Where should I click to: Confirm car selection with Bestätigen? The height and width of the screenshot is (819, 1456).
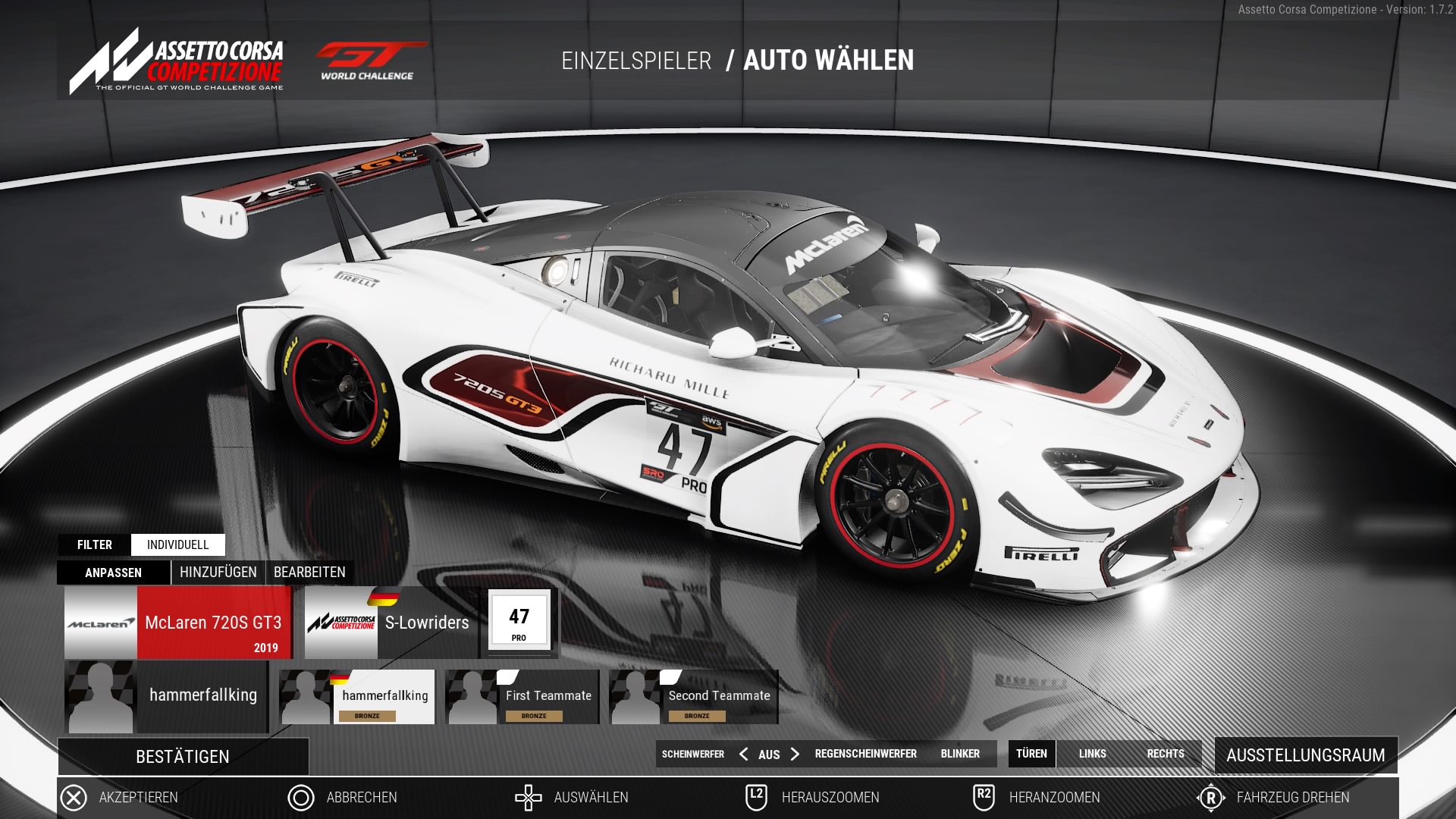pos(183,757)
